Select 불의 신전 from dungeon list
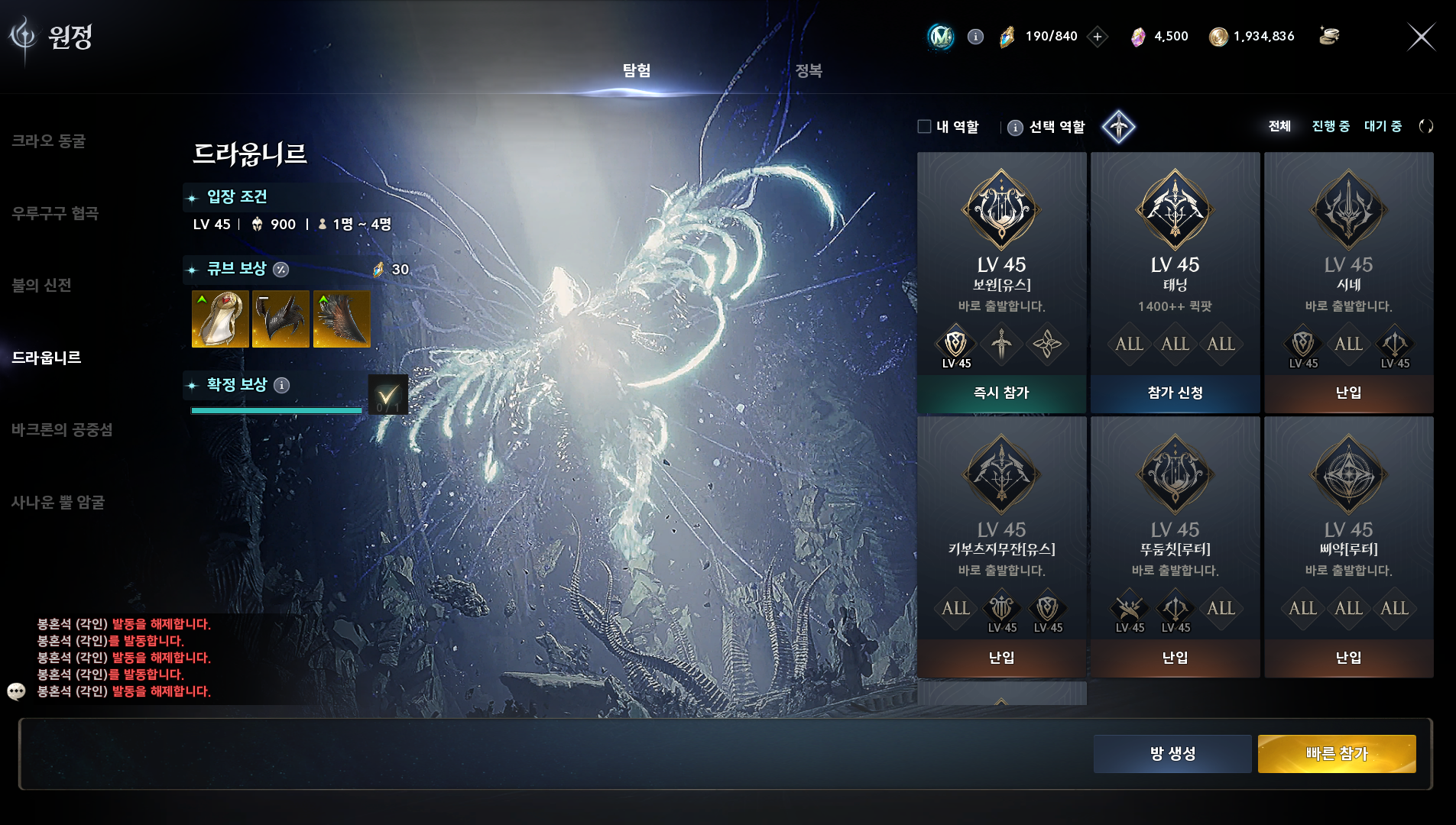 42,286
